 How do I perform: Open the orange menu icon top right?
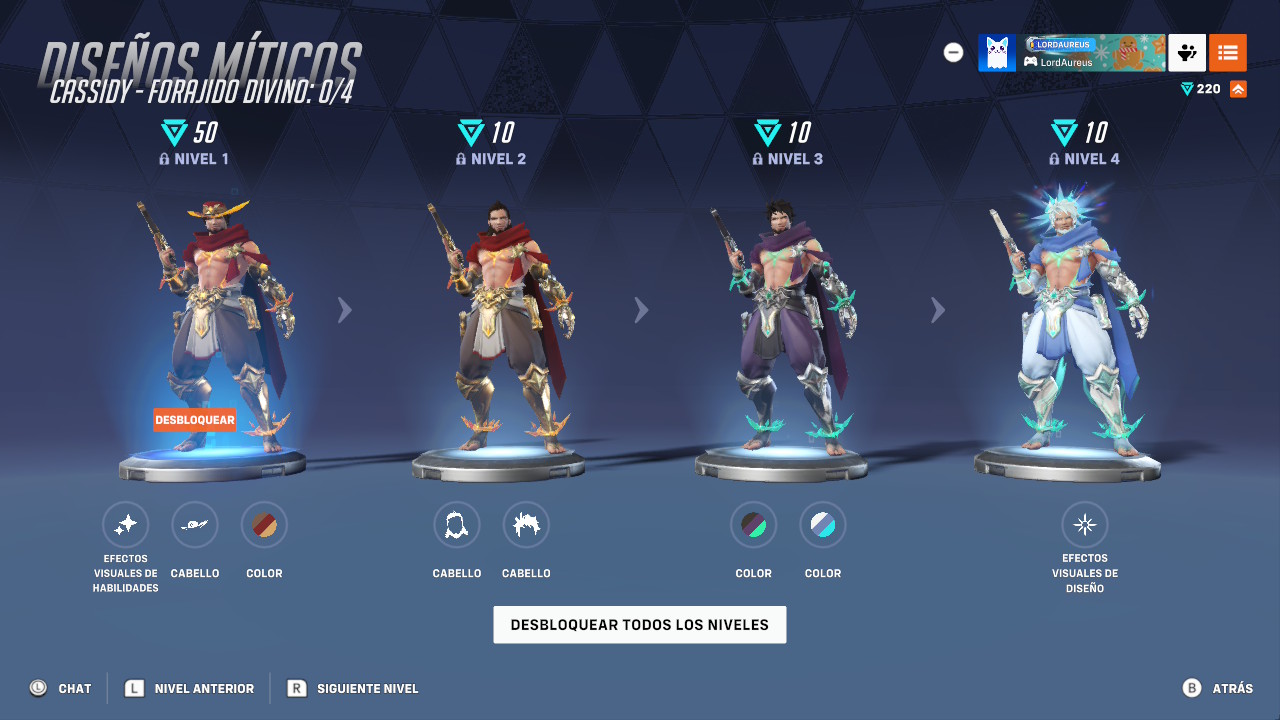tap(1227, 52)
